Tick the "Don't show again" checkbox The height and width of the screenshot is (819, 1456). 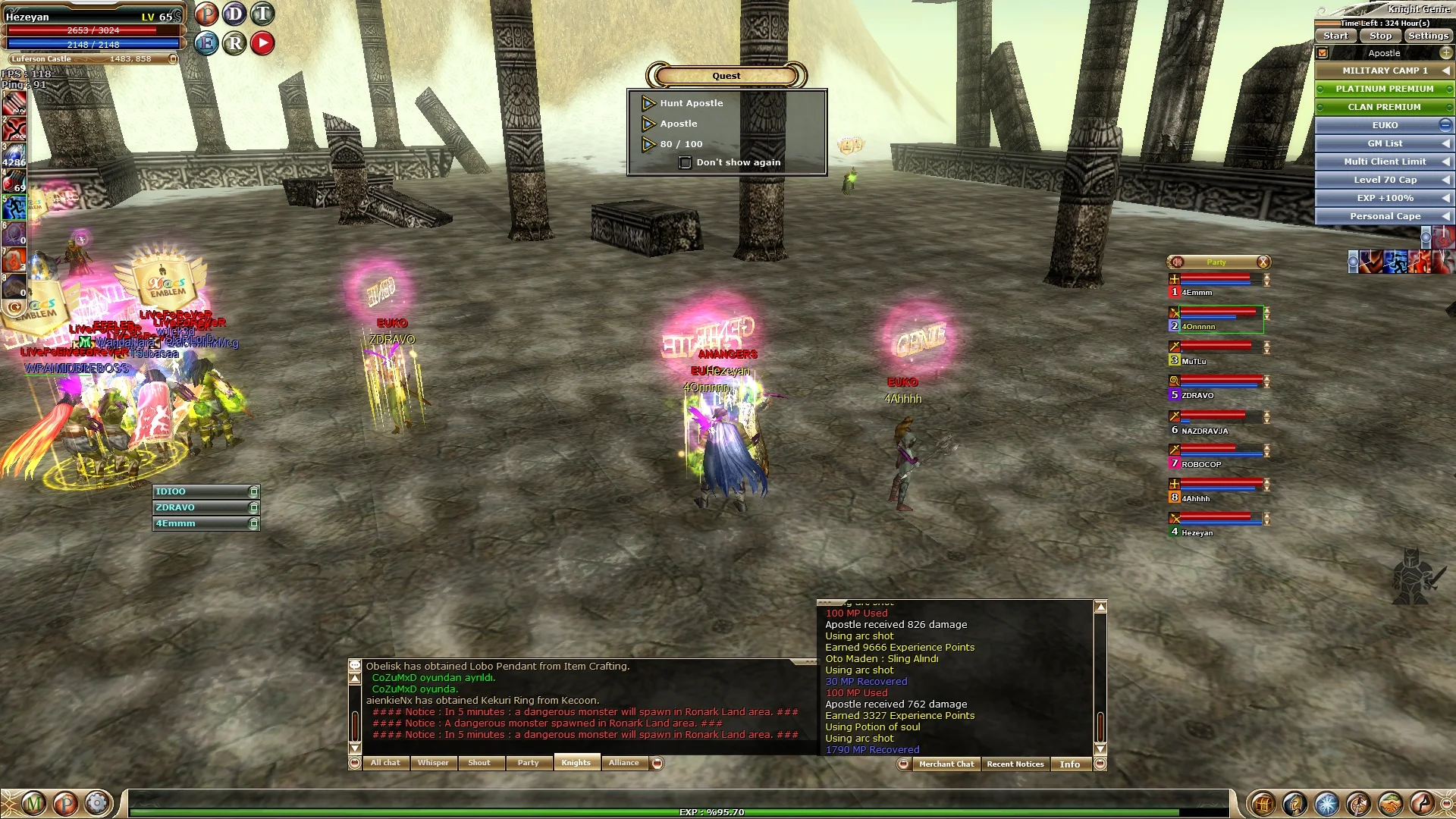pyautogui.click(x=685, y=162)
